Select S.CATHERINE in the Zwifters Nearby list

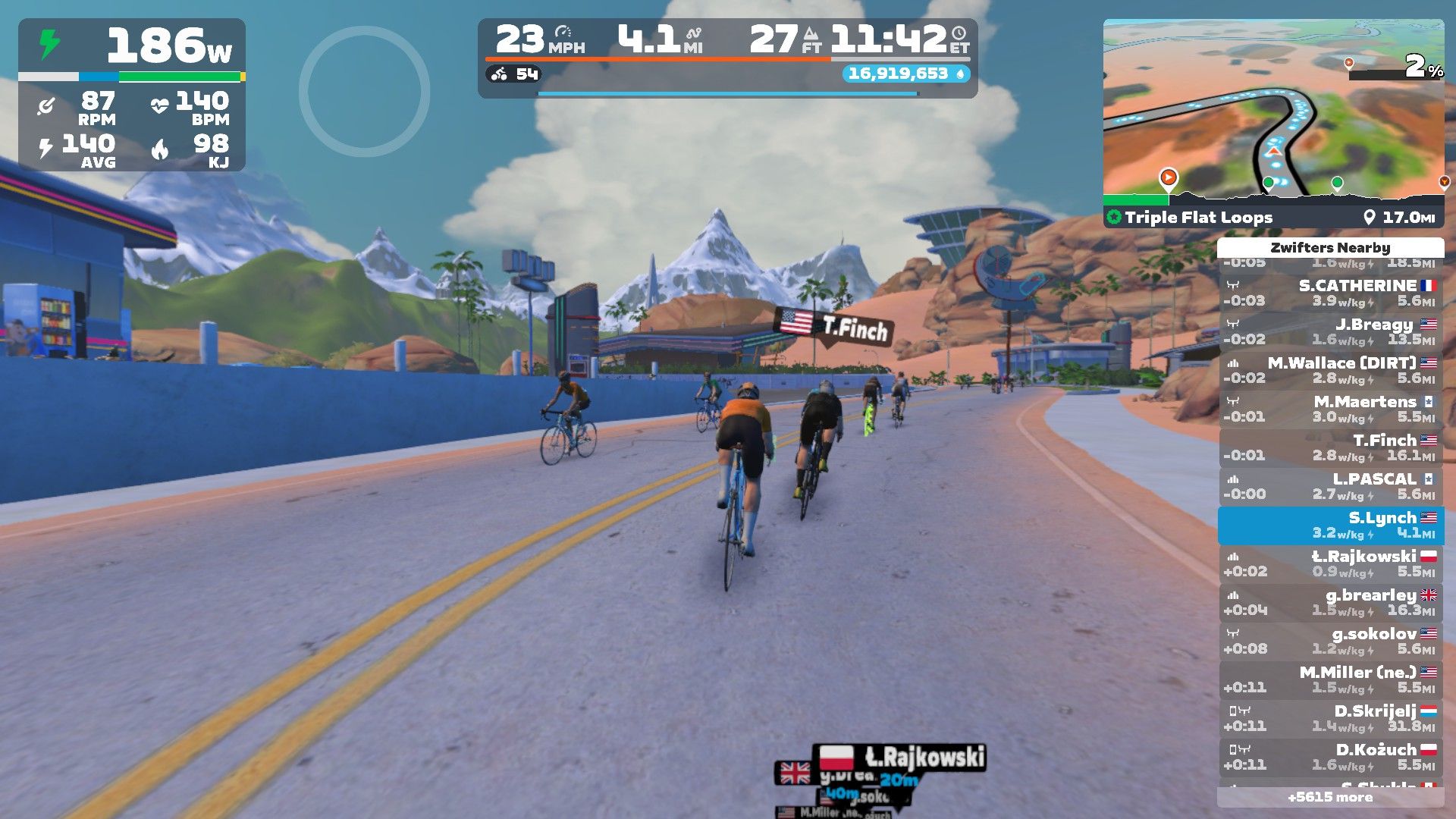coord(1330,293)
